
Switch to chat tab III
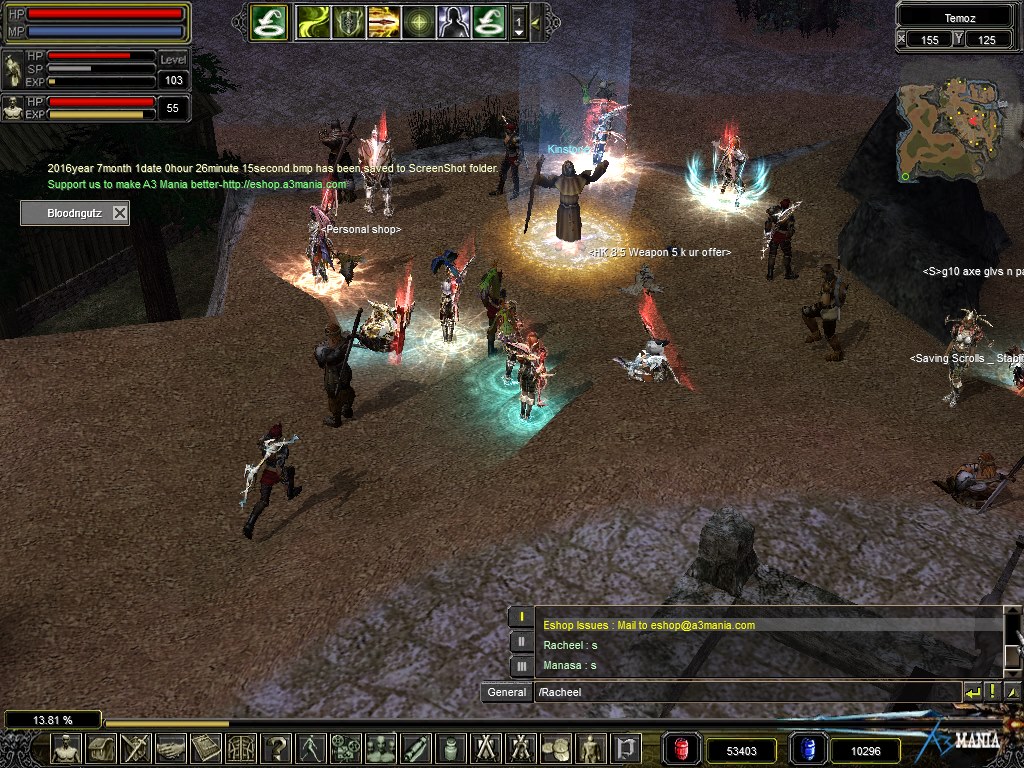[x=521, y=665]
